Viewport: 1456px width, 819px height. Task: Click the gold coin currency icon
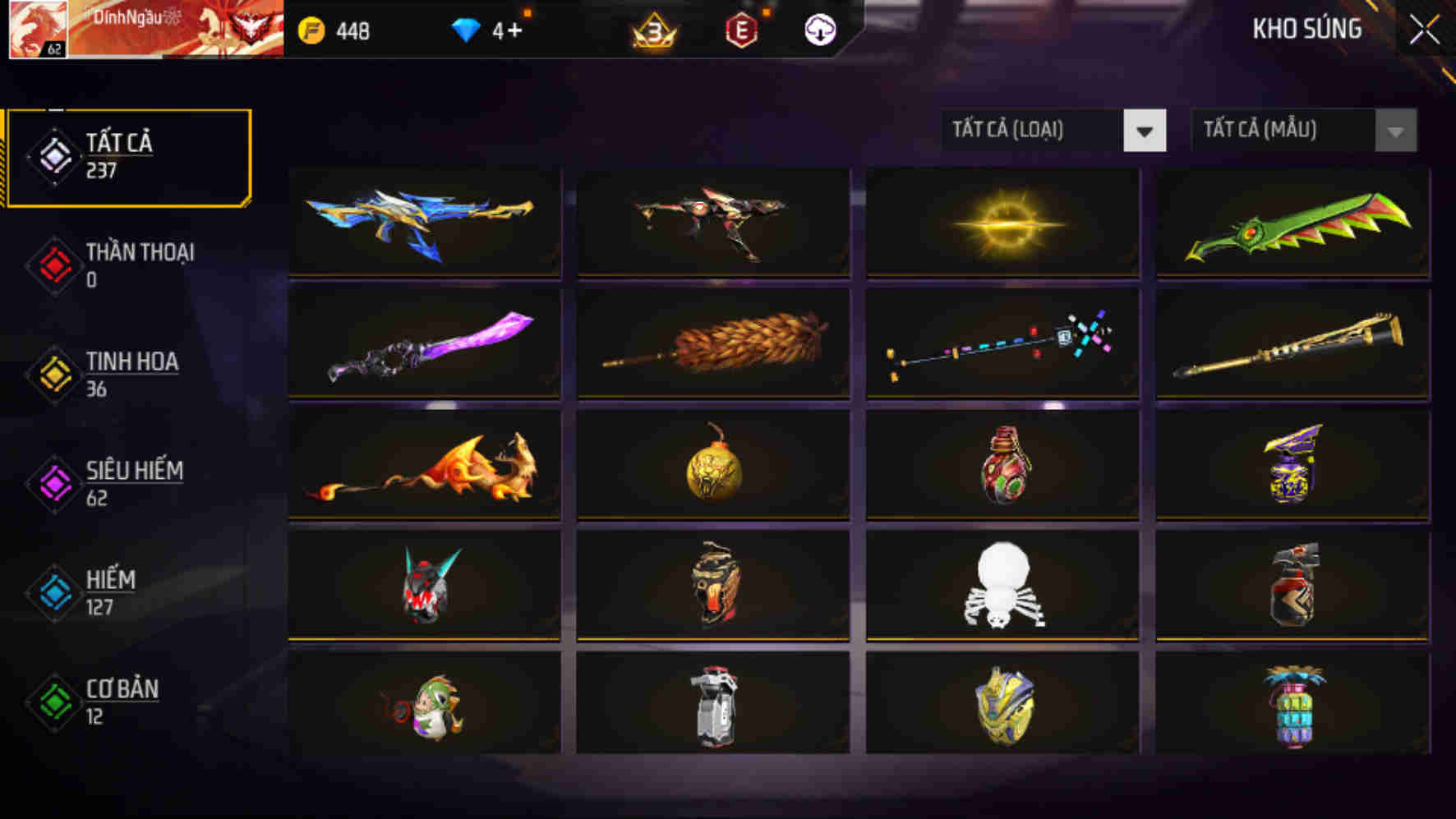click(x=312, y=30)
